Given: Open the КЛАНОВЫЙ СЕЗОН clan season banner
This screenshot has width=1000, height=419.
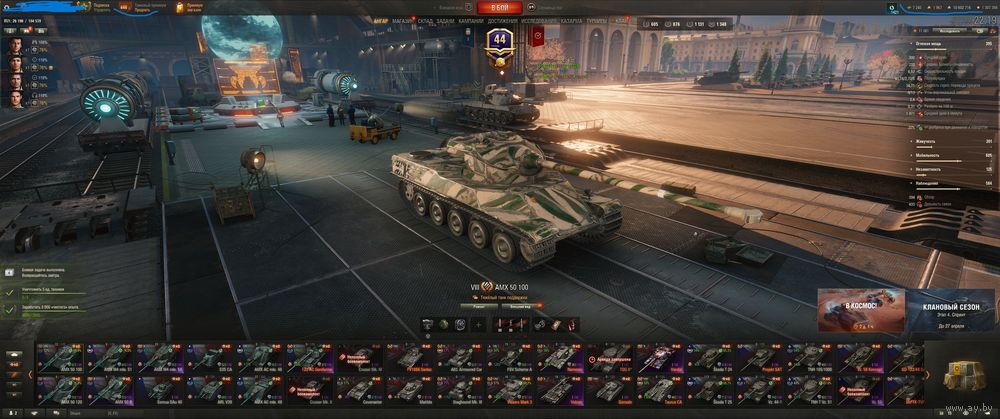Looking at the screenshot, I should pos(950,310).
